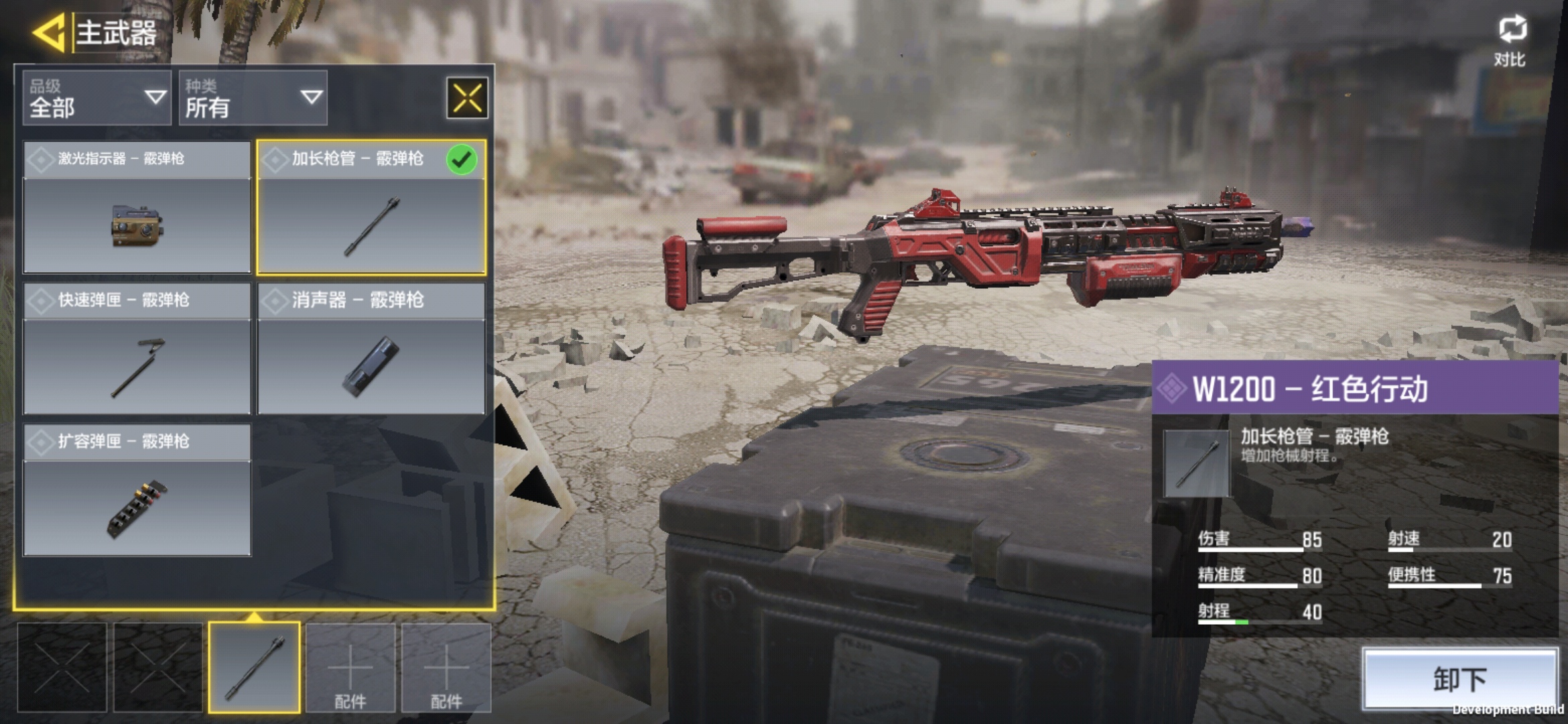Pick the 消声器 suppressor attachment
This screenshot has width=1568, height=724.
371,349
